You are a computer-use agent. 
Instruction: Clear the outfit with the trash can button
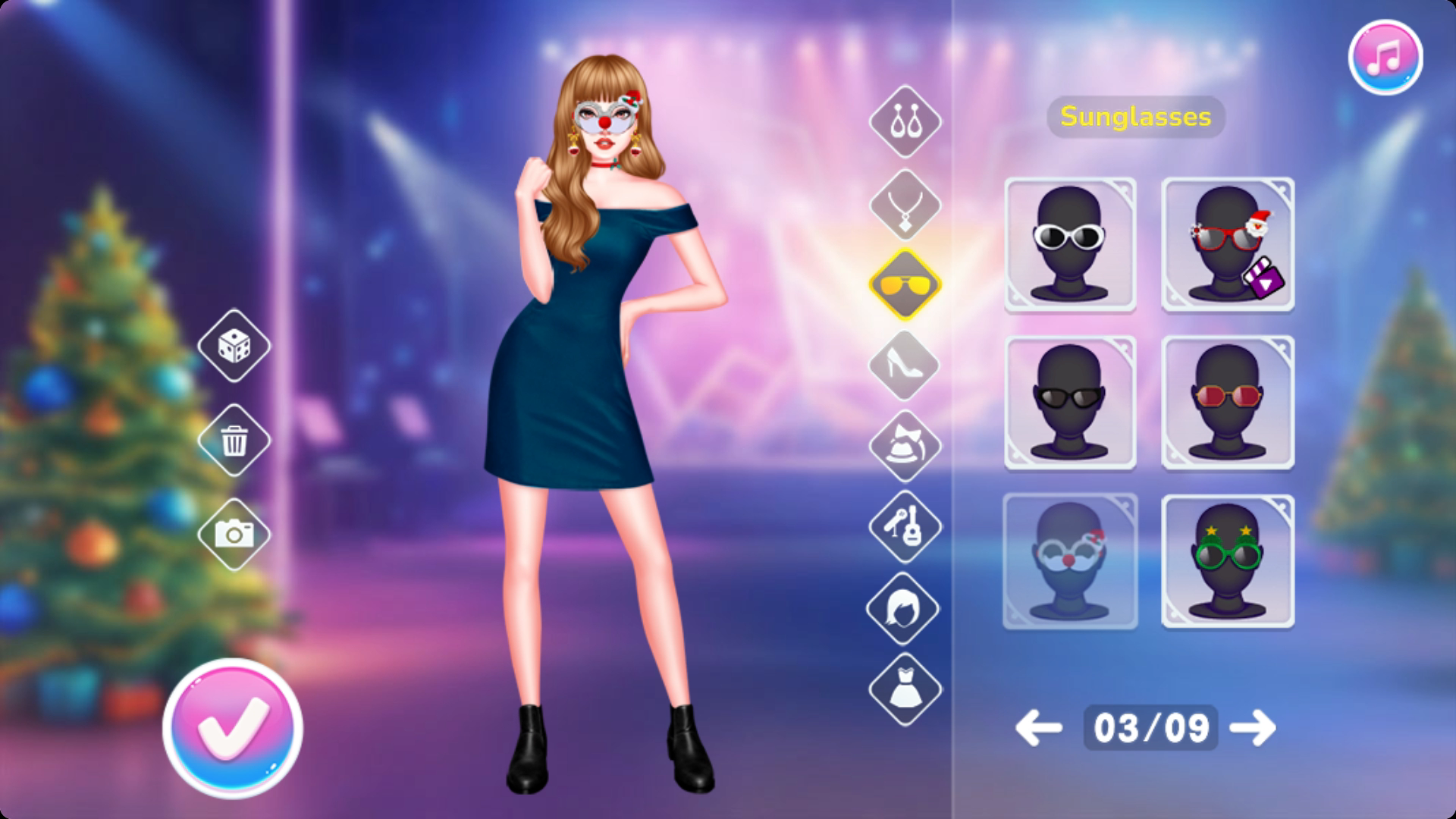click(x=234, y=440)
